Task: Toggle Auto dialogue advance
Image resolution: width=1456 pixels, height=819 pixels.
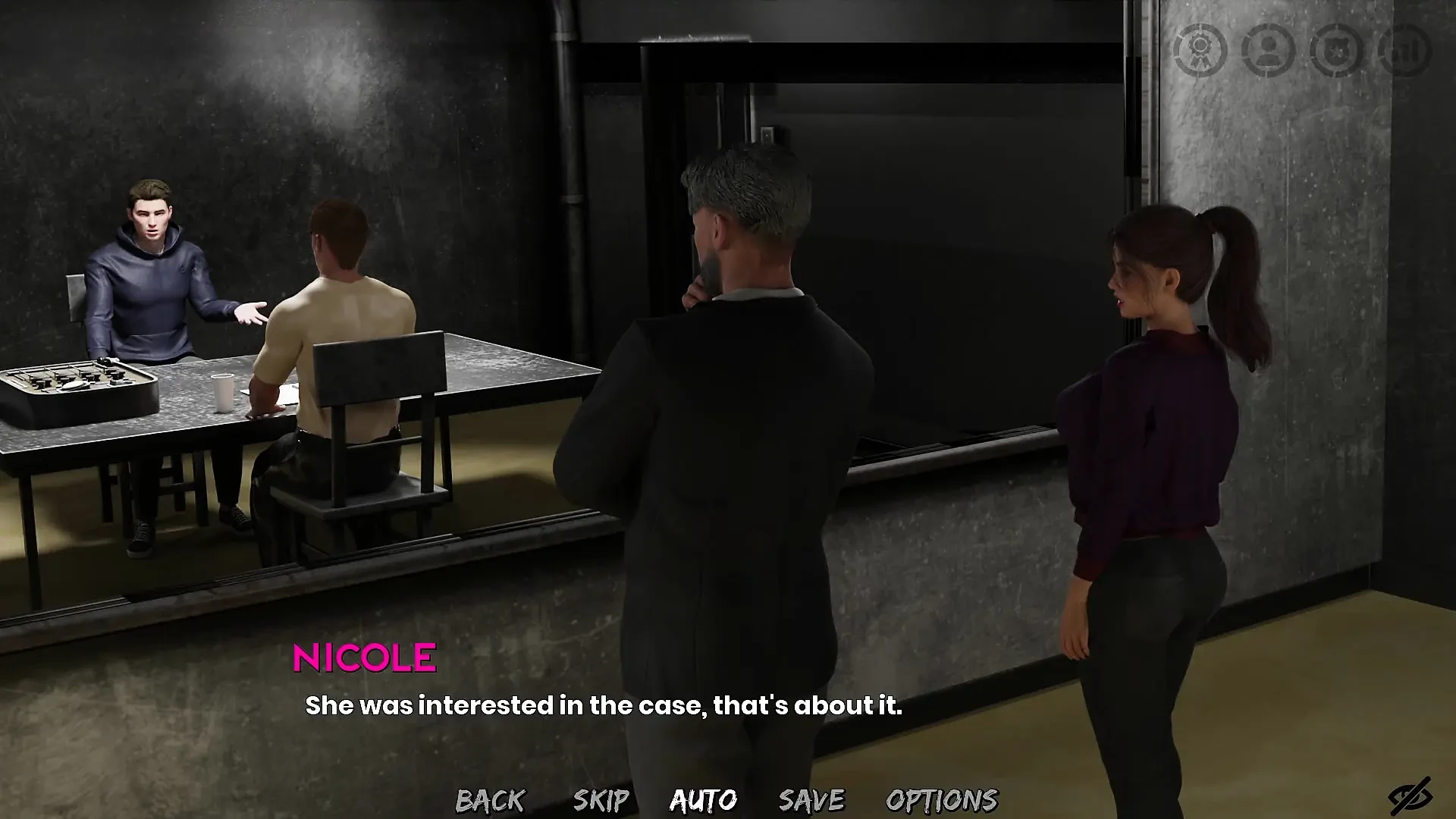Action: 703,800
